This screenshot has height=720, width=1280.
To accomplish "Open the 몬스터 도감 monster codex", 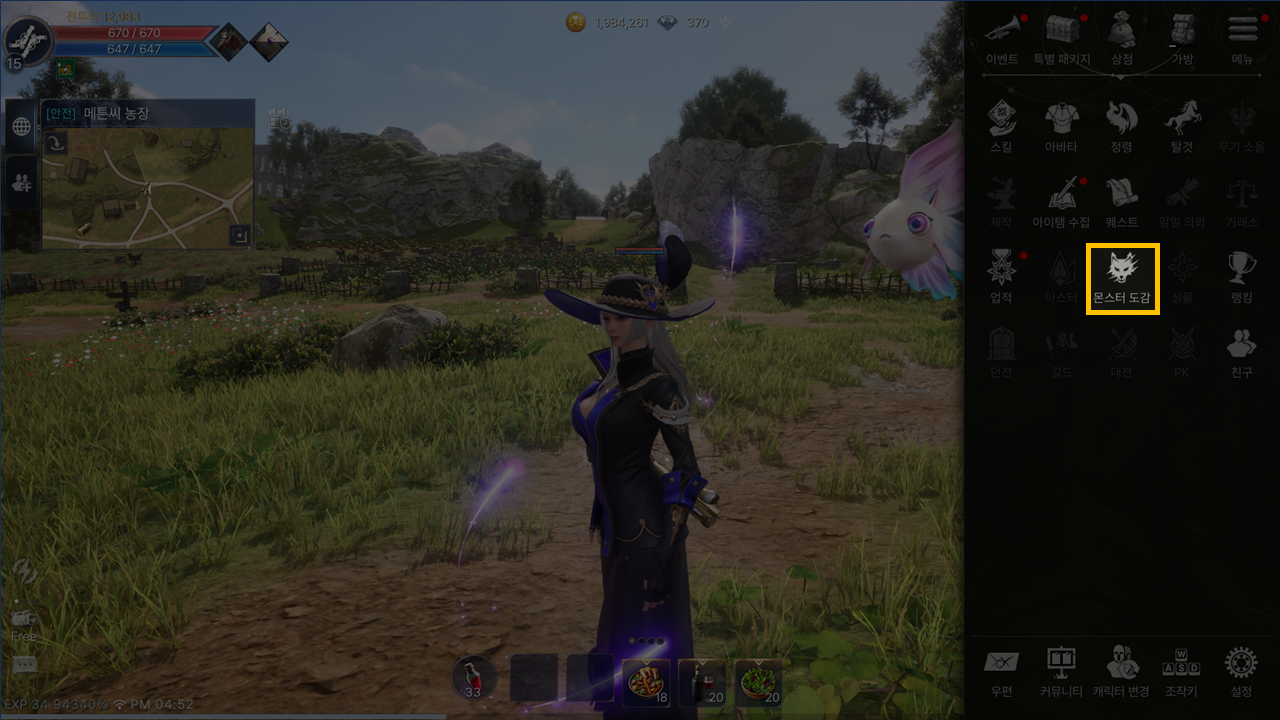I will click(x=1122, y=278).
